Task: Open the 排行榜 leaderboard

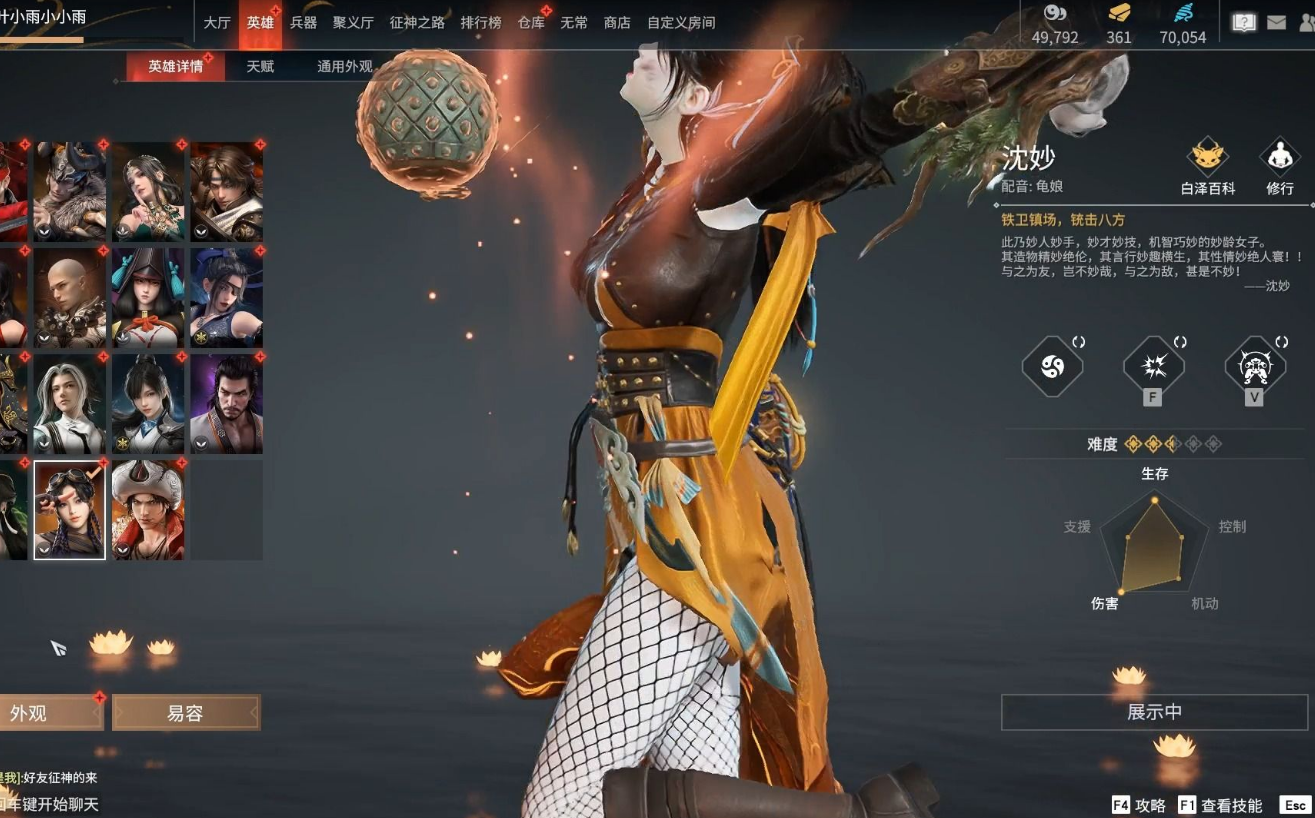Action: pyautogui.click(x=481, y=23)
